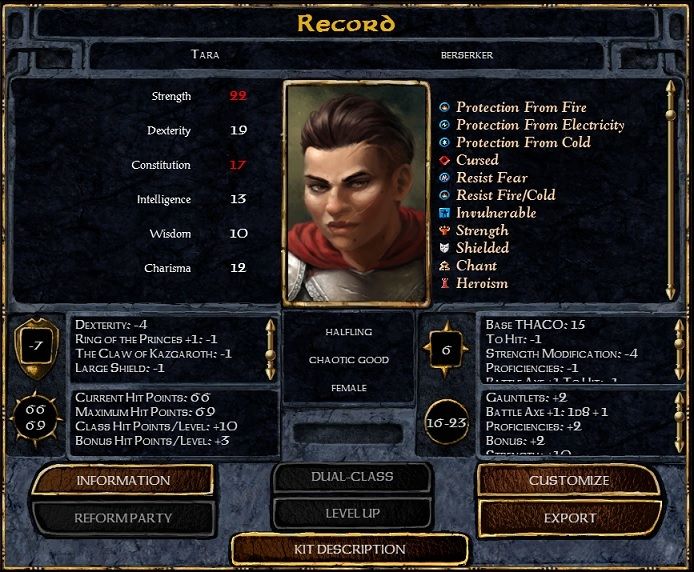Click the Reform Party button
Screen dimensions: 694x572
click(x=123, y=518)
